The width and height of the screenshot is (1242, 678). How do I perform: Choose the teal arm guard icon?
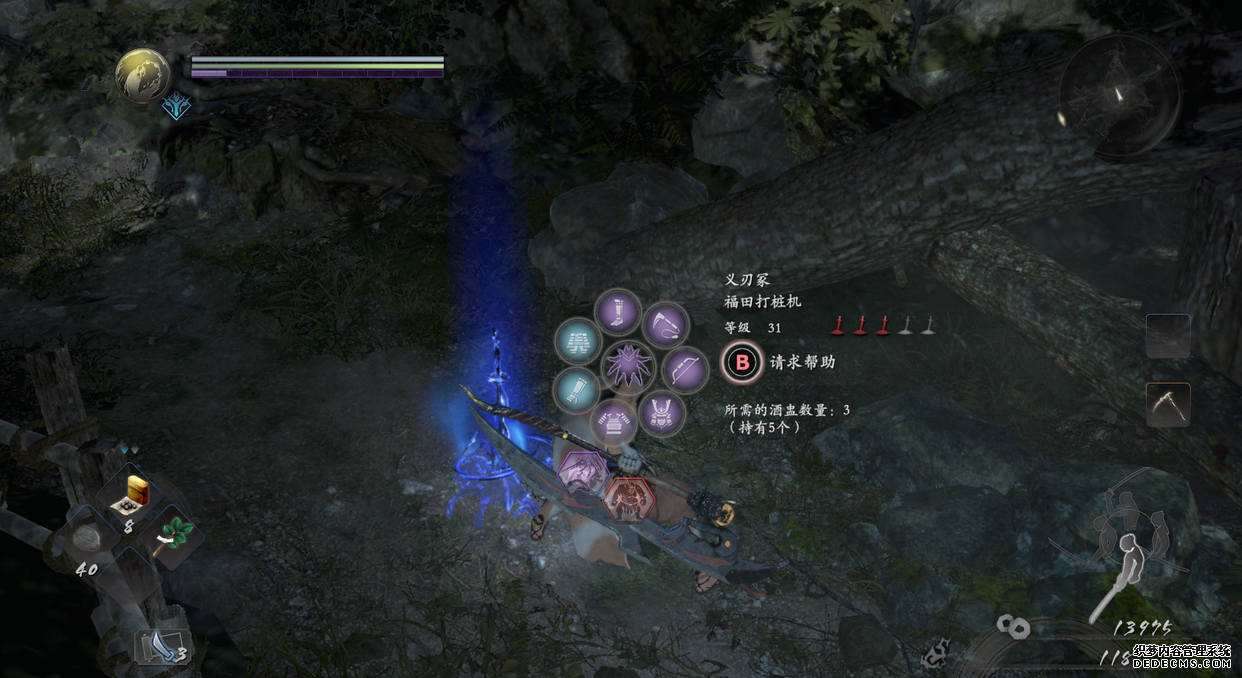pos(576,390)
